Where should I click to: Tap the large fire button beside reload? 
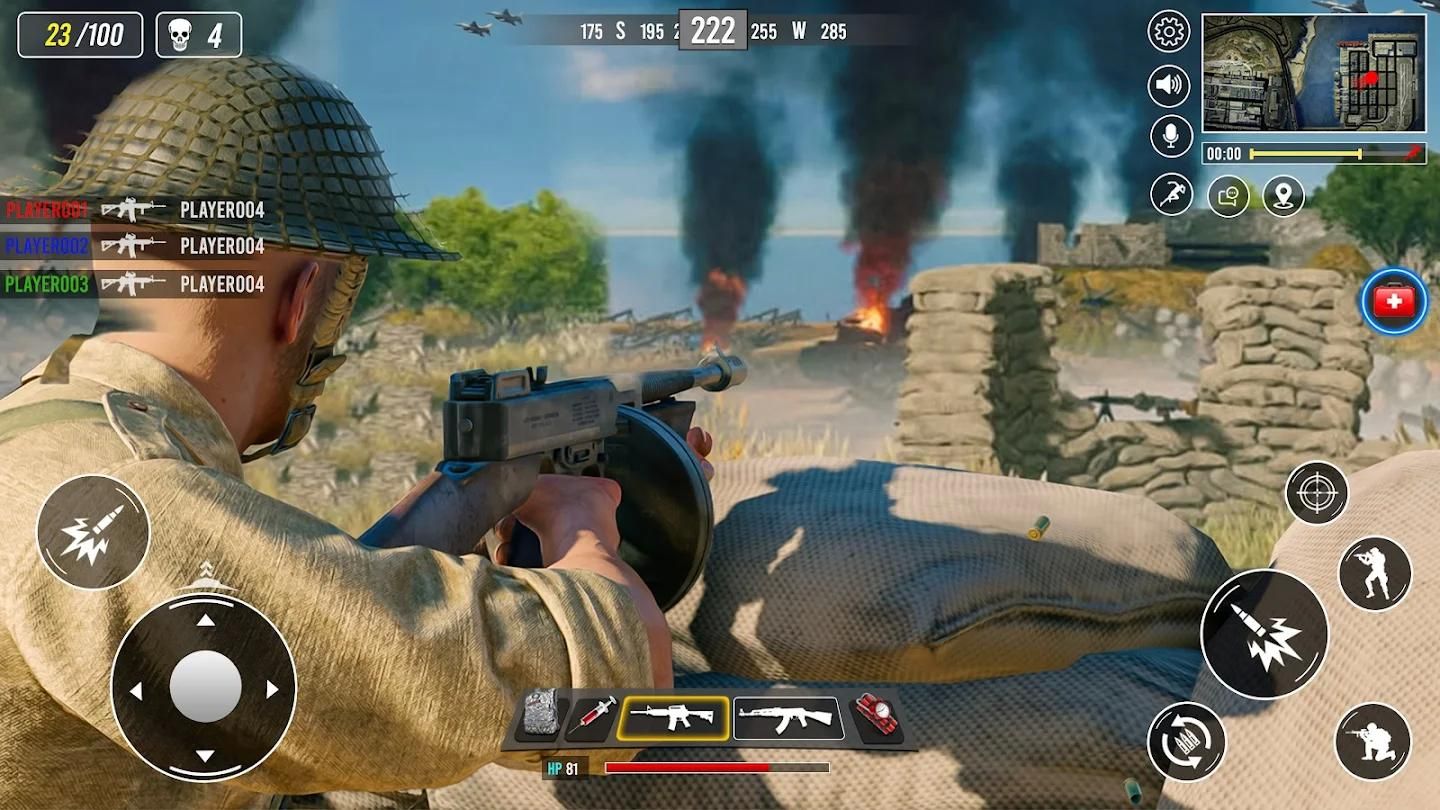click(x=1264, y=634)
